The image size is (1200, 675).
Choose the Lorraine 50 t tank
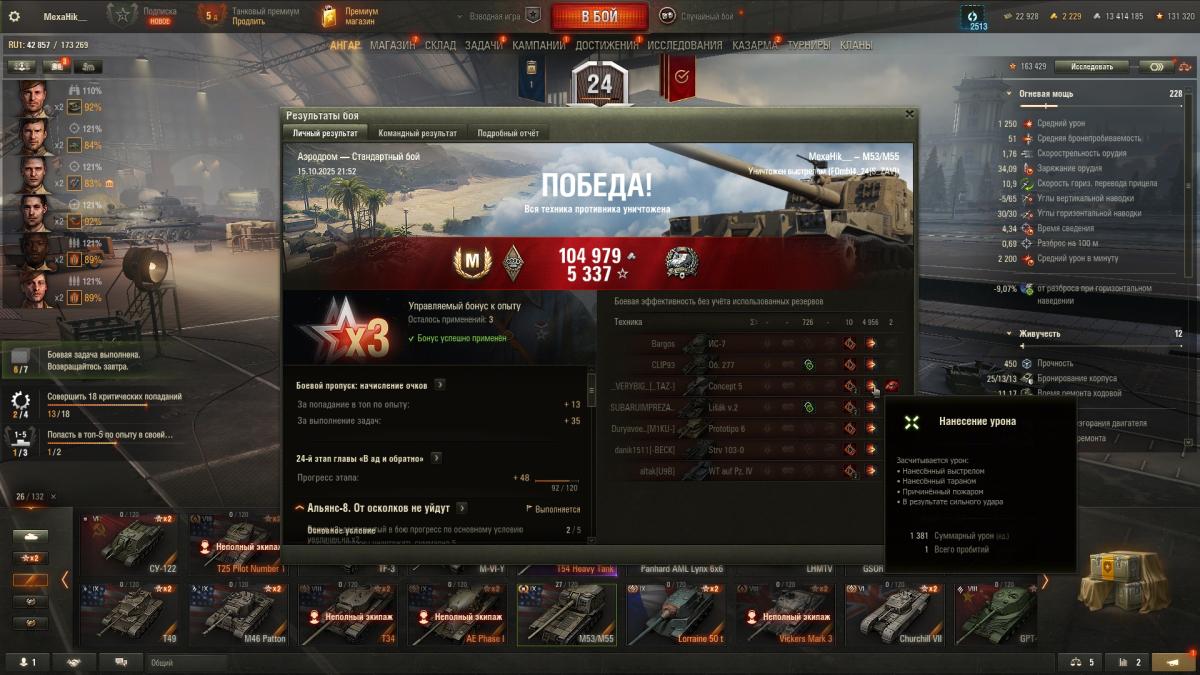(x=680, y=613)
